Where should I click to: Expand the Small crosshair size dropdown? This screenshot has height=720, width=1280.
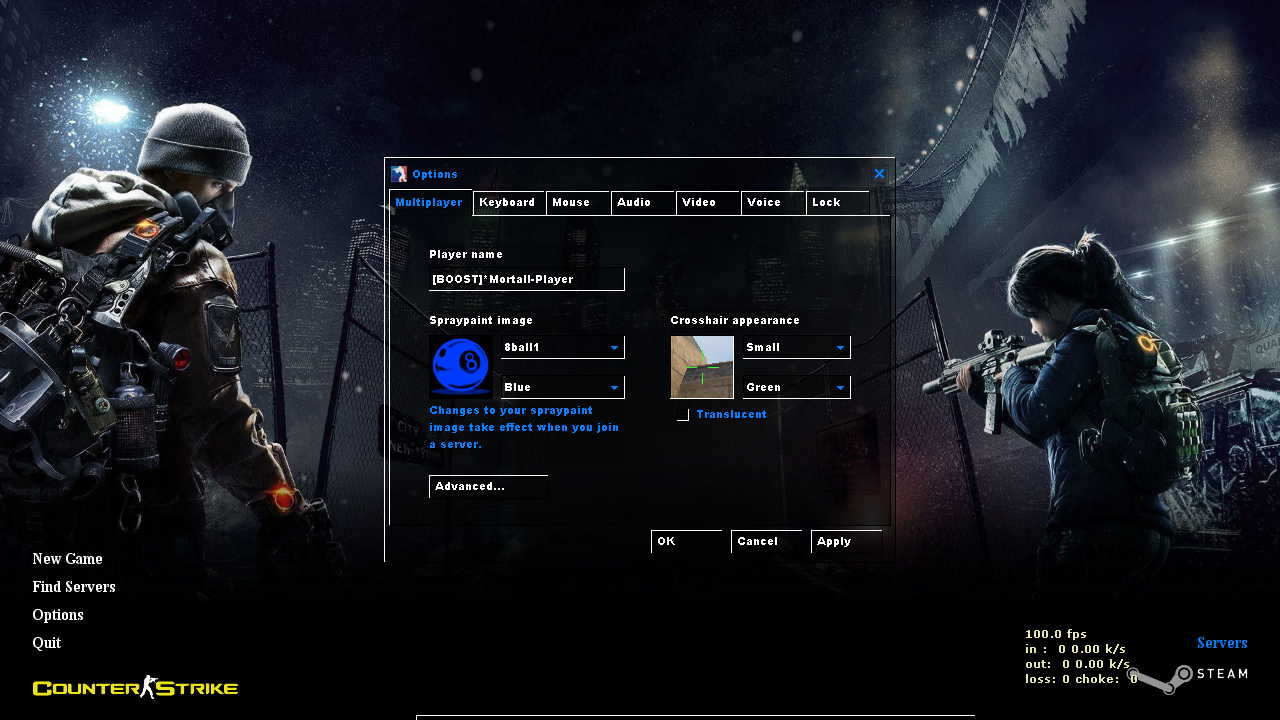[796, 347]
